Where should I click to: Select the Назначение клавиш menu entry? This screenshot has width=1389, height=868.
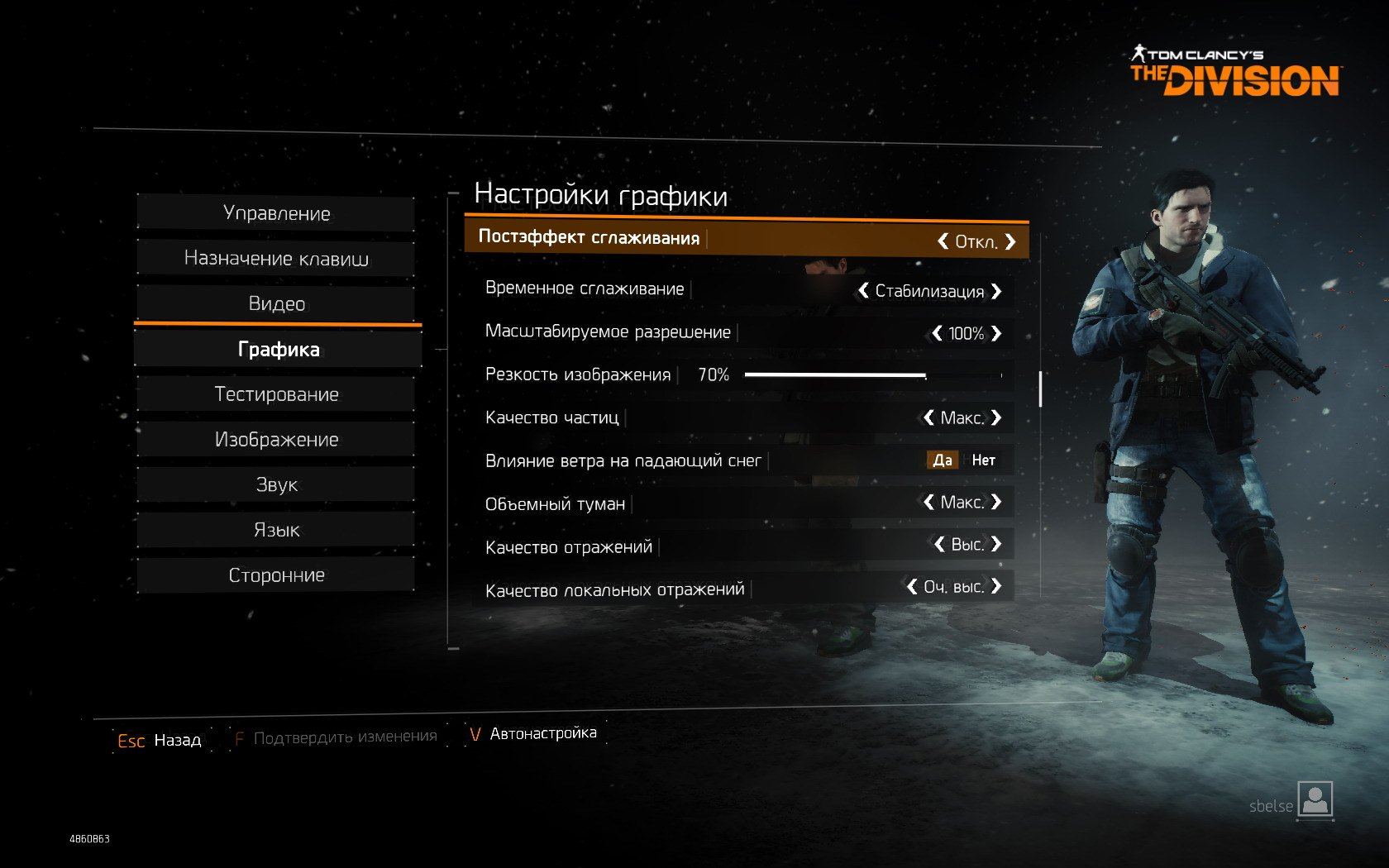(276, 259)
